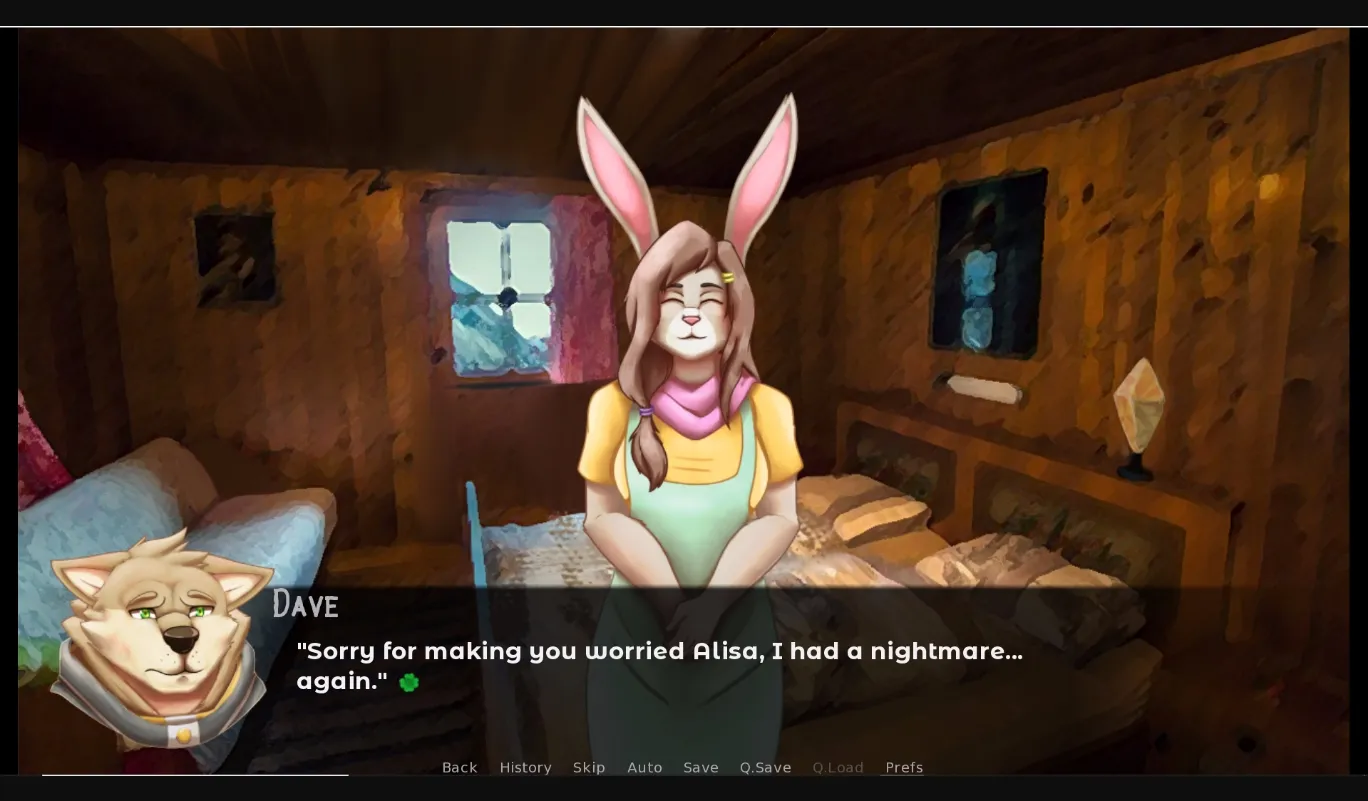
Task: Click the Dave name label
Action: pyautogui.click(x=306, y=604)
